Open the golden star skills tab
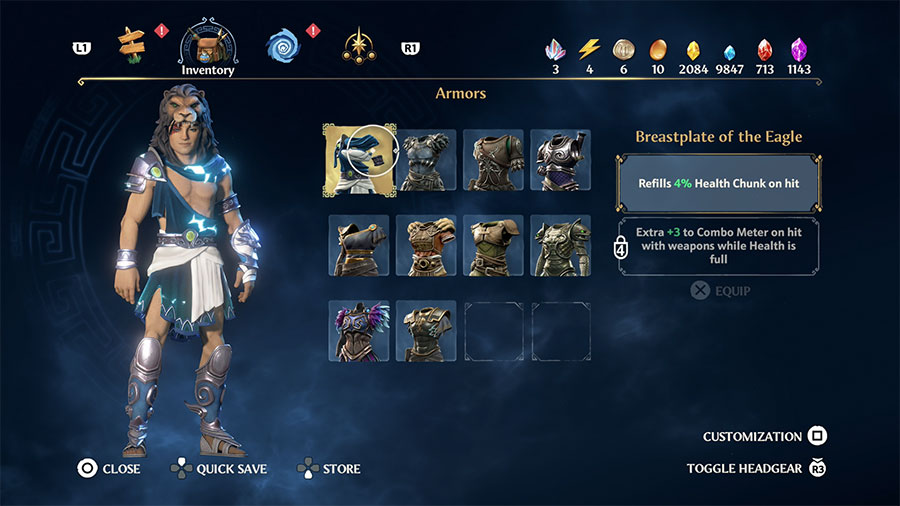900x506 pixels. (358, 45)
